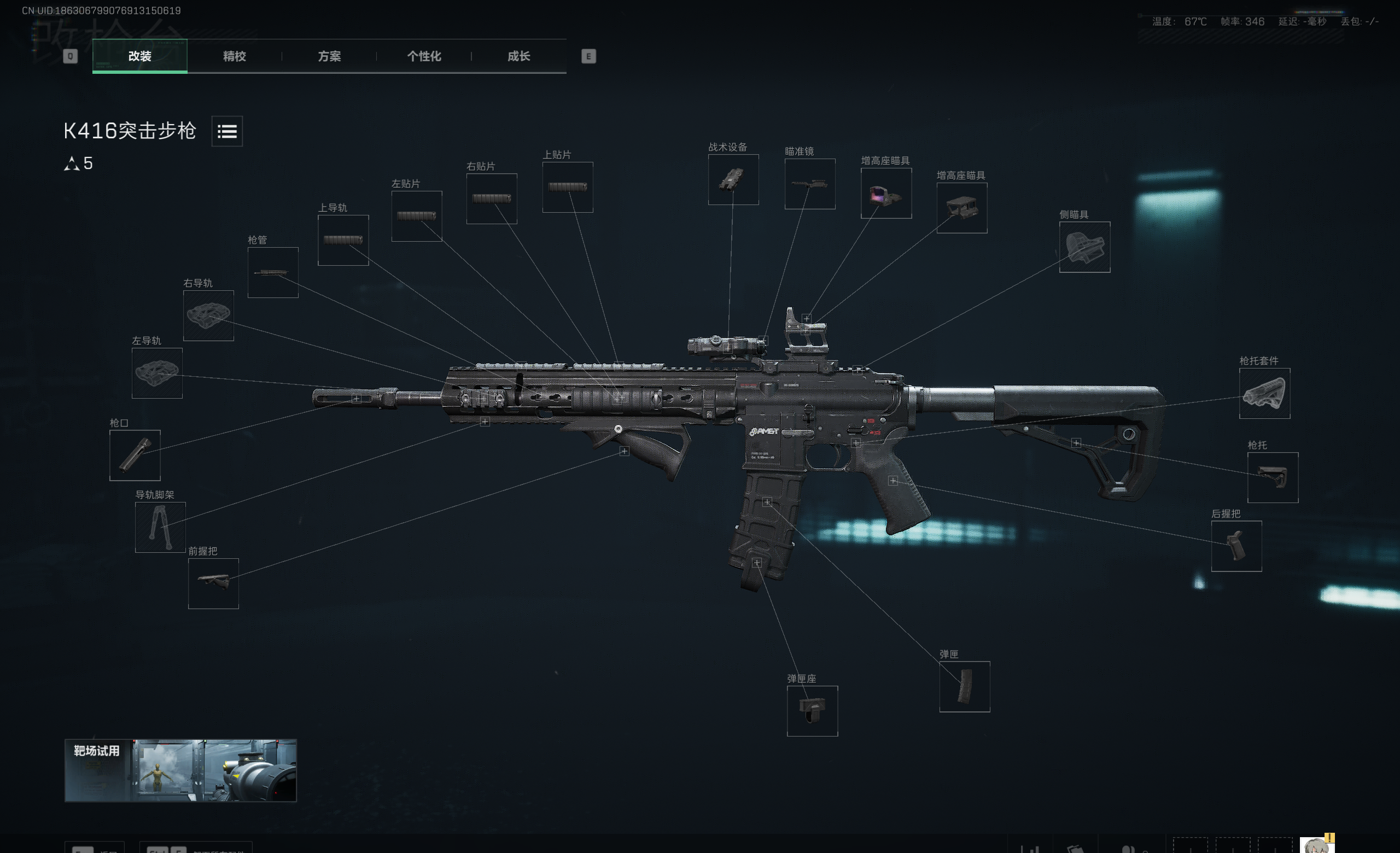Click the 弹匣座 magazine well slot

812,711
